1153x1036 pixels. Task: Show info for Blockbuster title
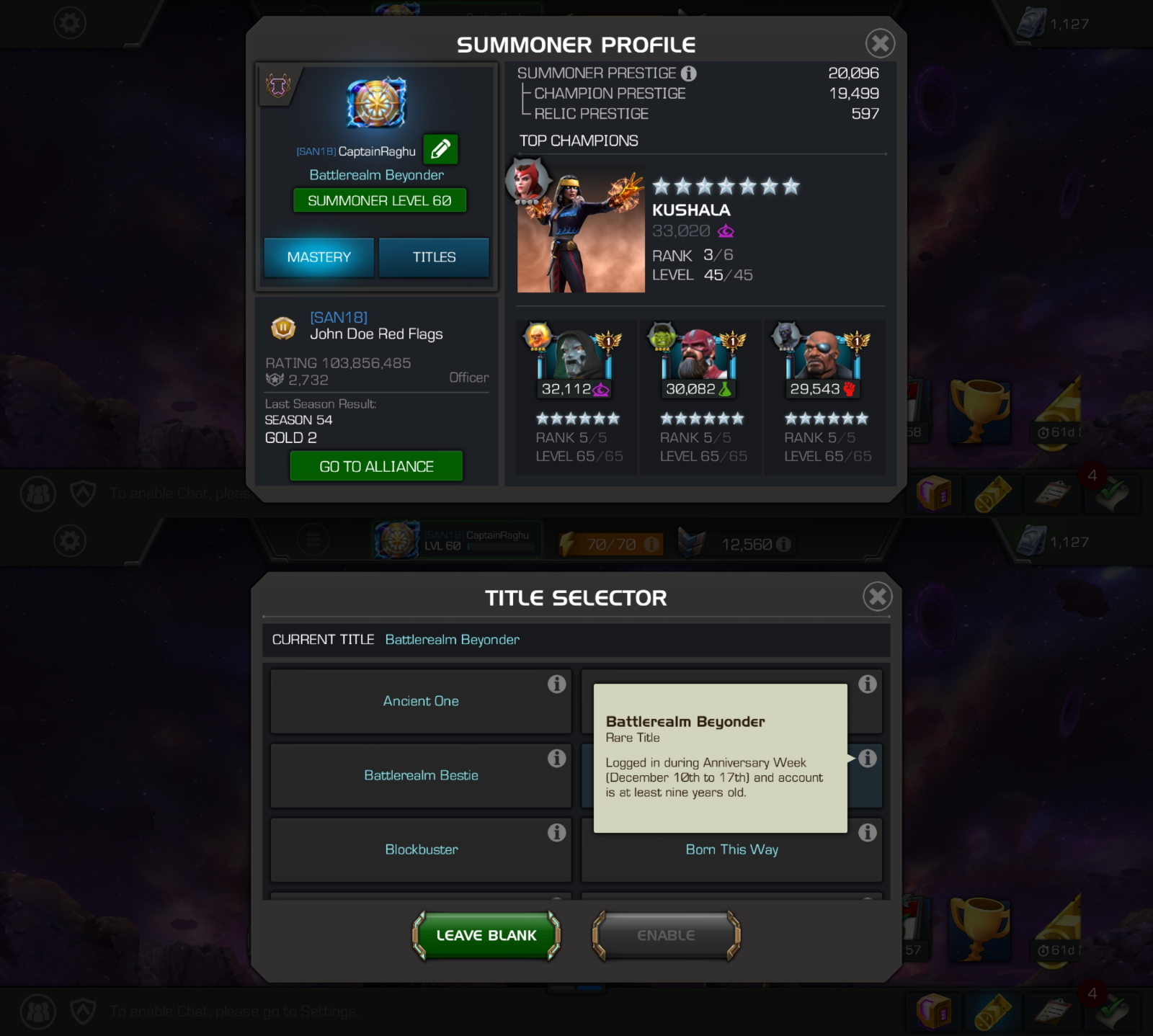[556, 833]
